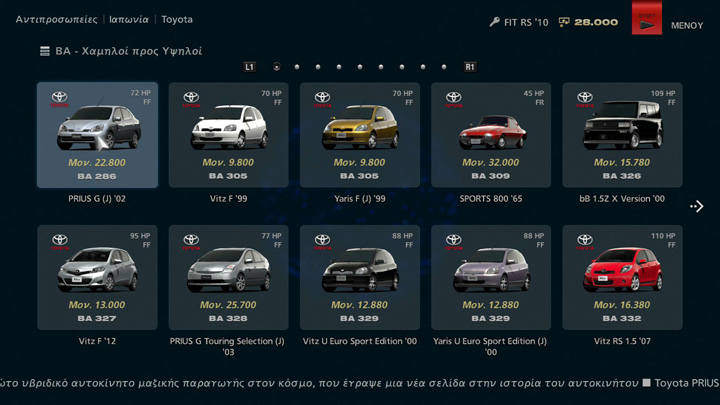This screenshot has width=720, height=405.
Task: Select Yaris U Euro Sport Edition '00
Action: 490,277
